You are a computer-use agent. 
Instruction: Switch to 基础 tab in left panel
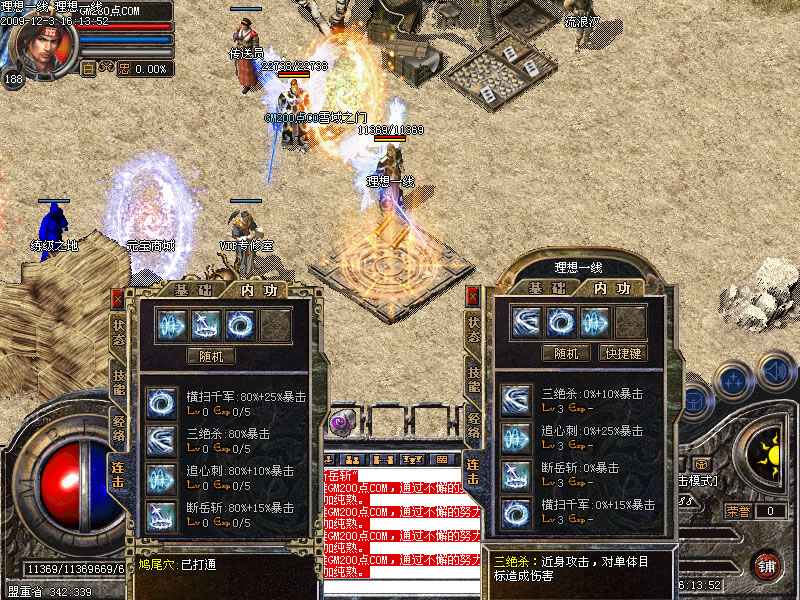coord(187,290)
